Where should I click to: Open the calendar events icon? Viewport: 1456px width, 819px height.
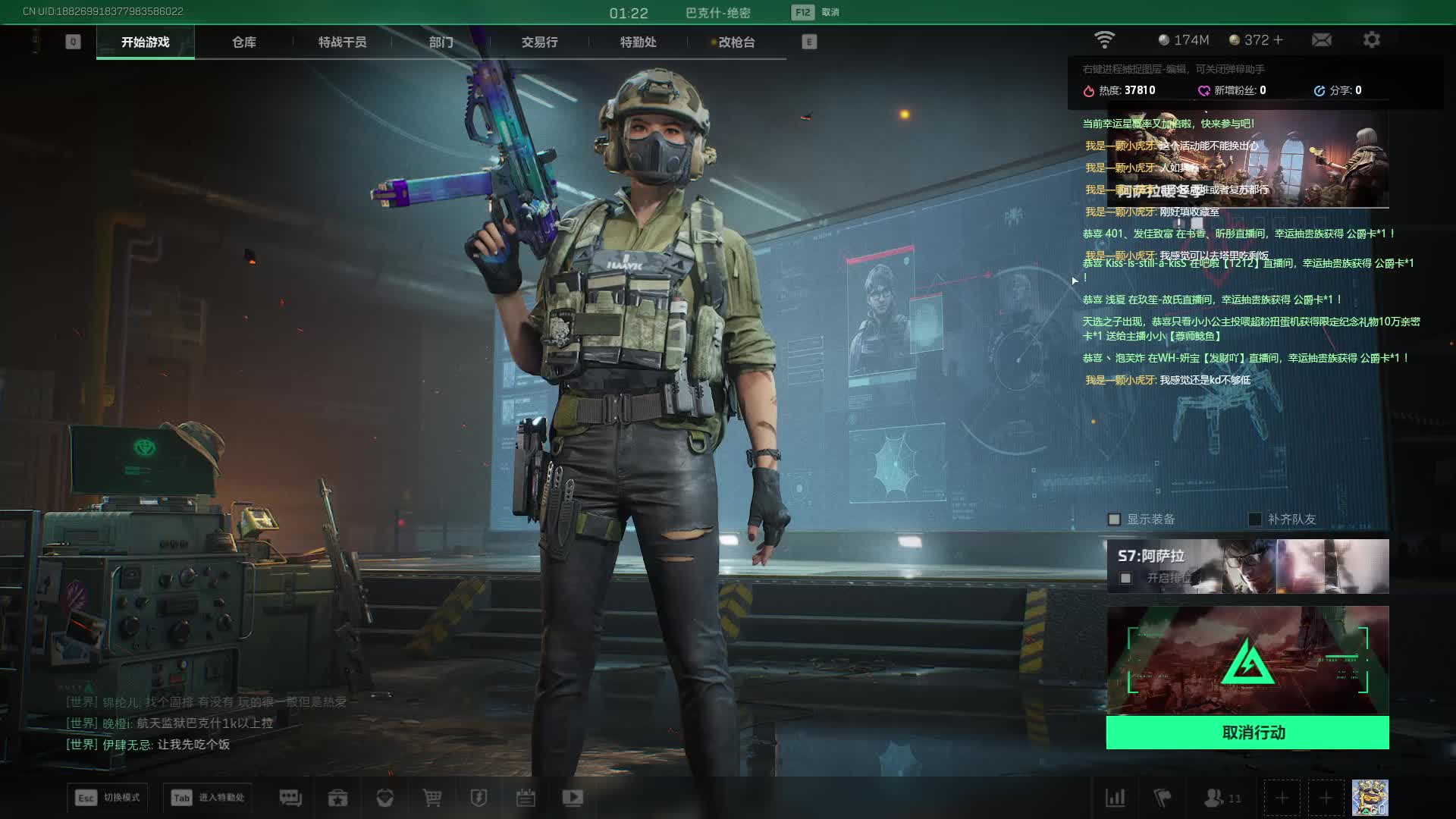pos(526,798)
